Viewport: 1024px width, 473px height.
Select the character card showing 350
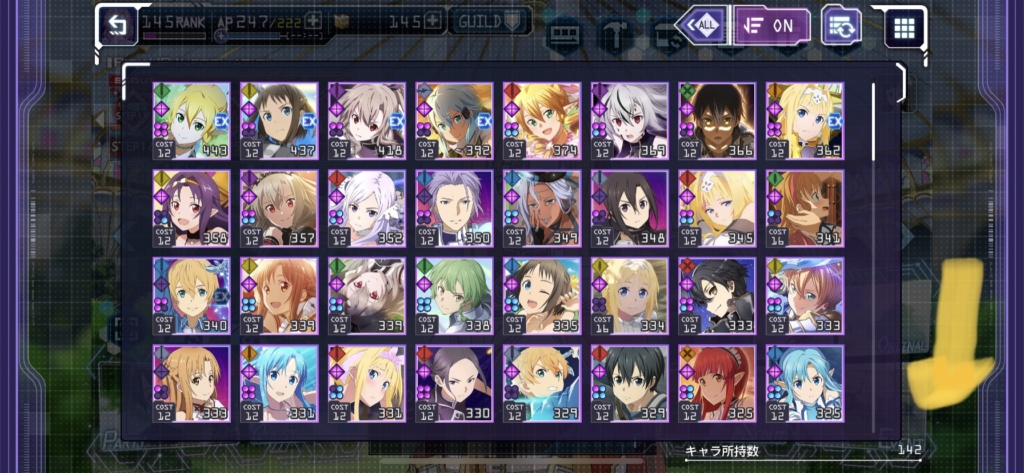tap(454, 208)
